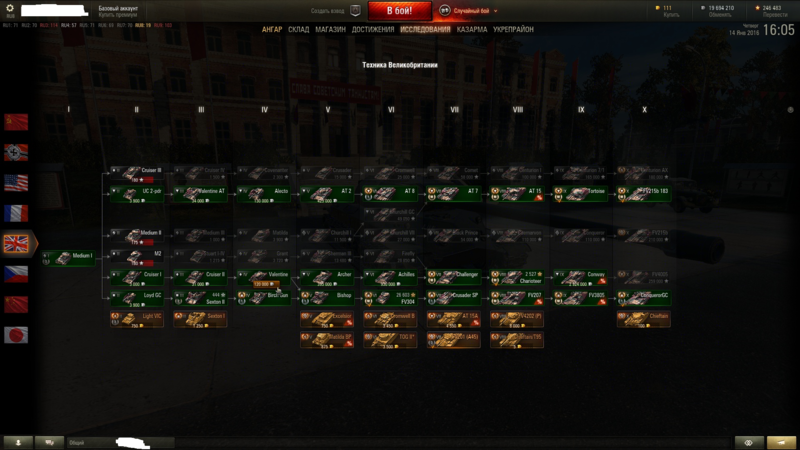Open the Conway tank node
The width and height of the screenshot is (800, 450).
click(x=582, y=277)
